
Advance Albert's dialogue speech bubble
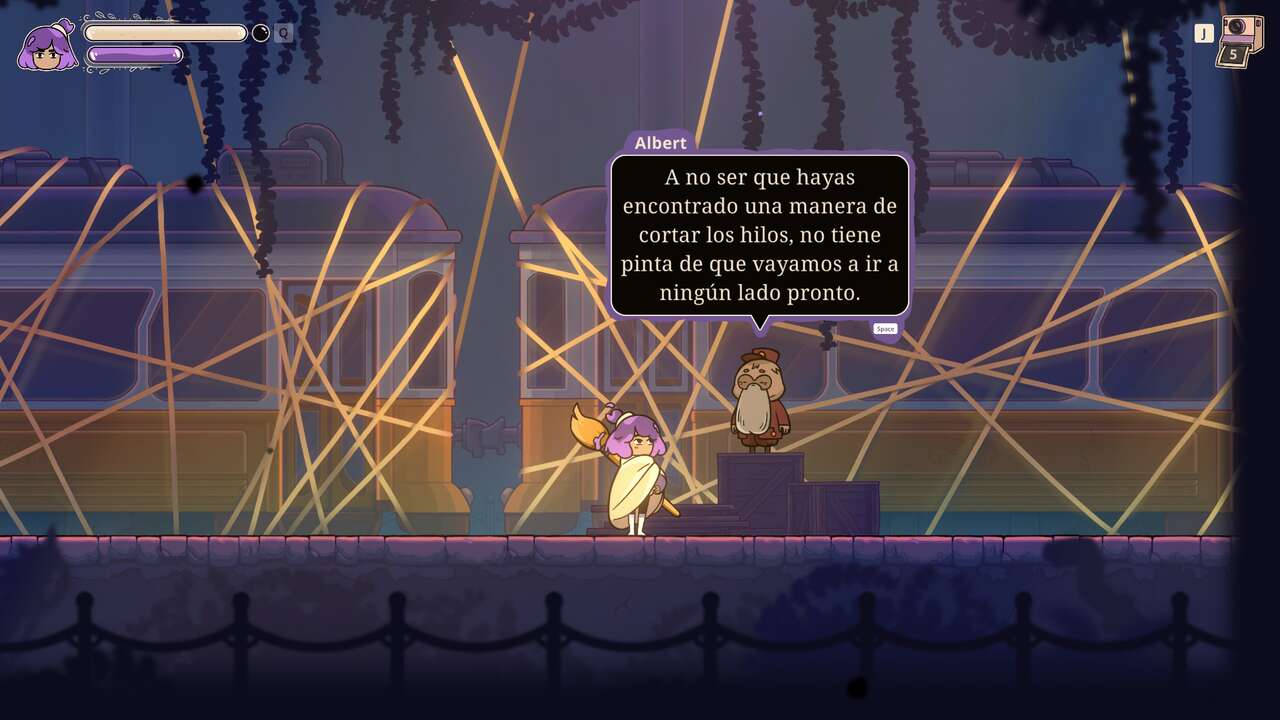pyautogui.click(x=760, y=235)
